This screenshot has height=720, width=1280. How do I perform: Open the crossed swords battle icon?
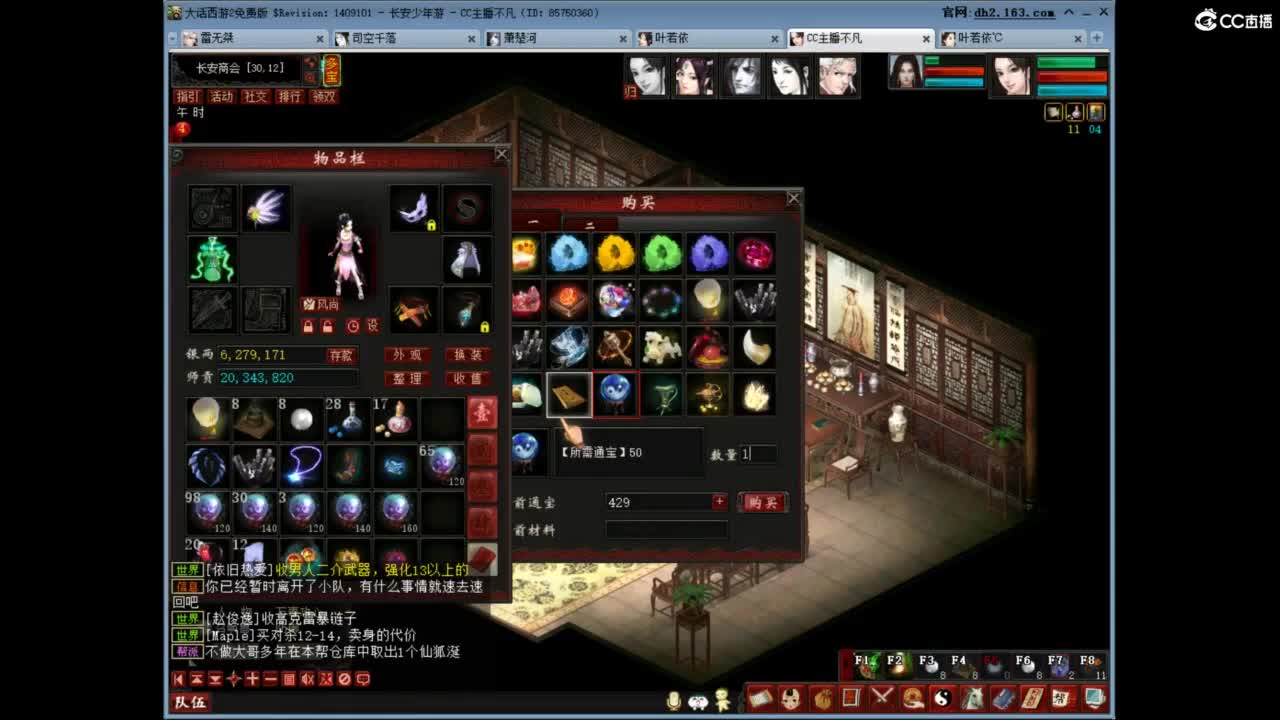click(x=882, y=698)
